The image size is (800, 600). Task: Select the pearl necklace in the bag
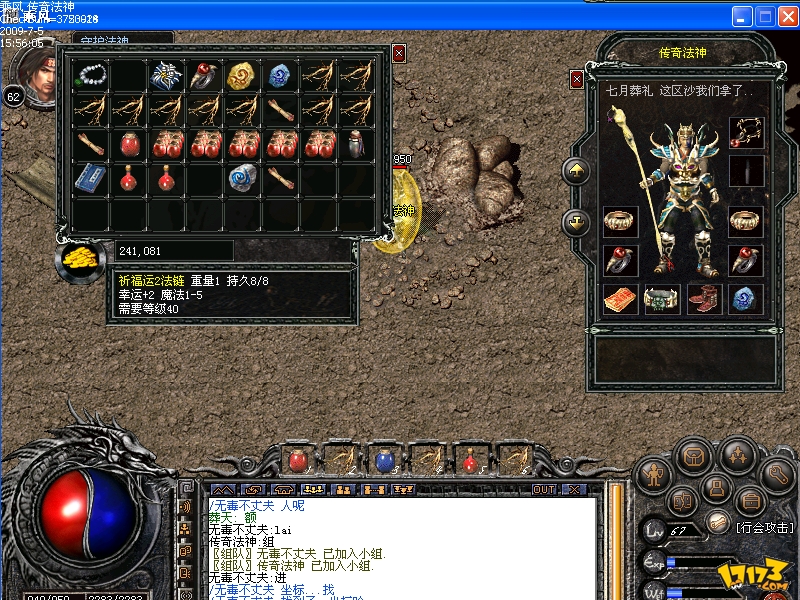pos(92,73)
